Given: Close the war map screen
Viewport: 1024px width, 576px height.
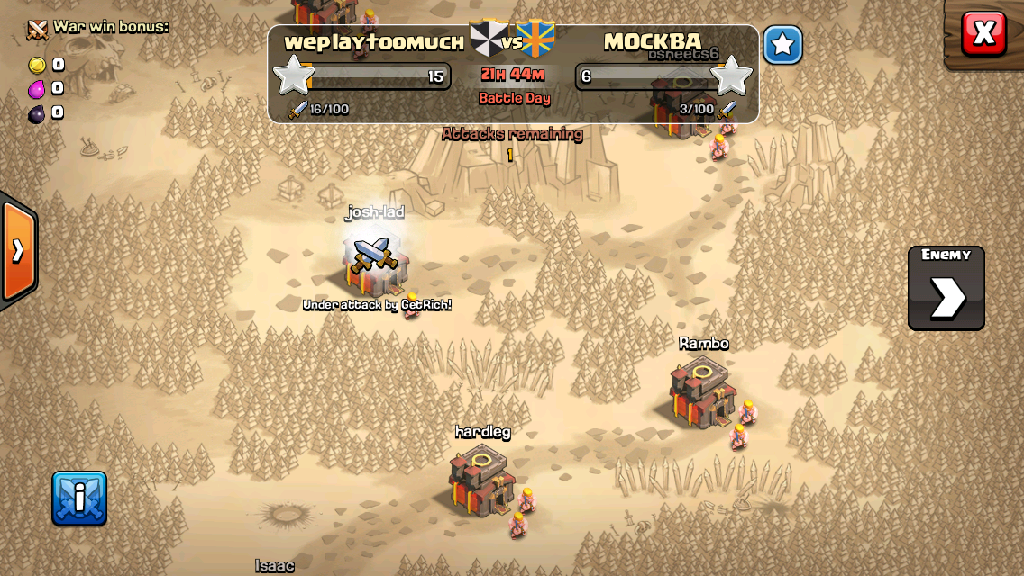Looking at the screenshot, I should (x=983, y=34).
